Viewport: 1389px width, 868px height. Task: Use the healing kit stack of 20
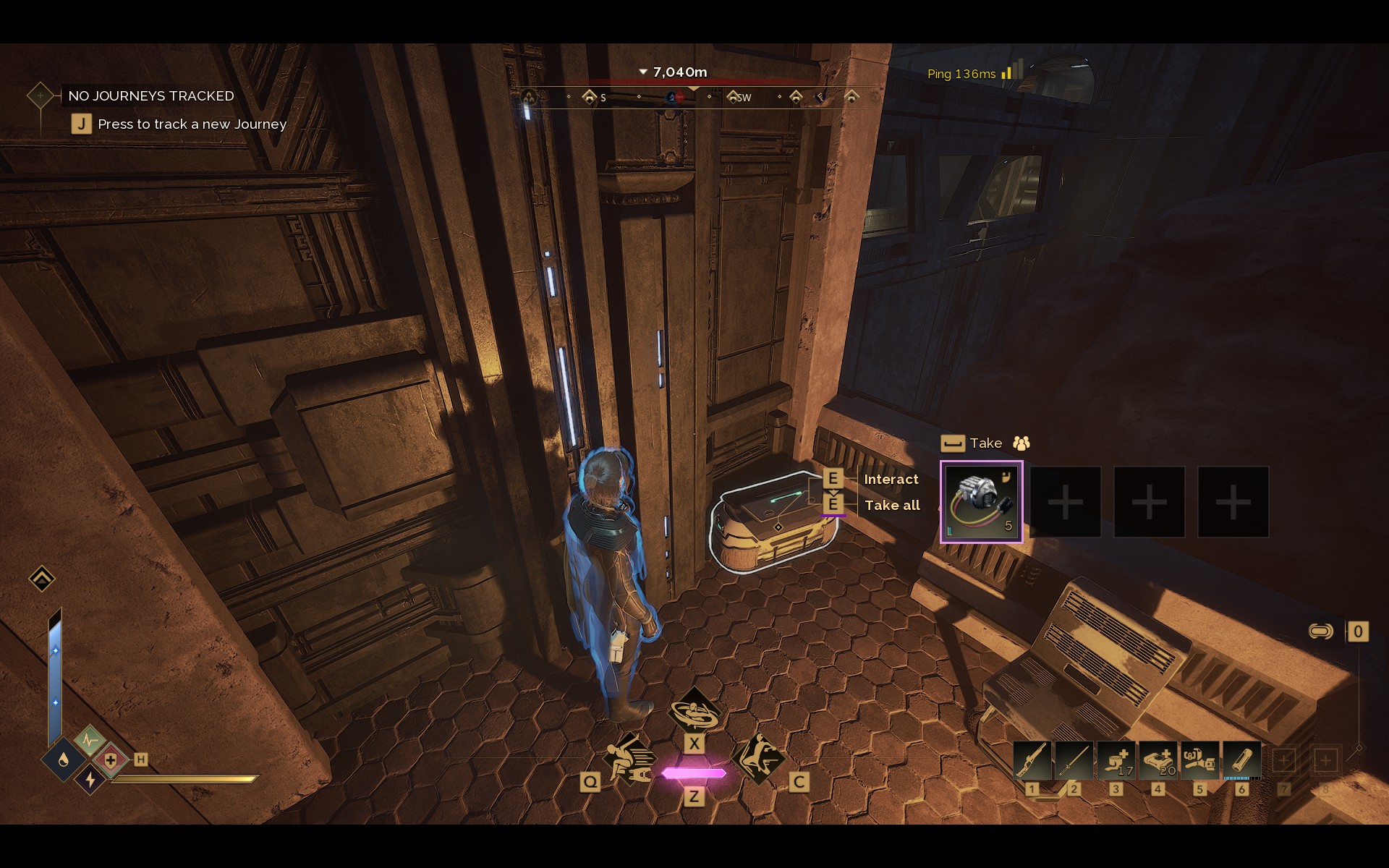1157,760
